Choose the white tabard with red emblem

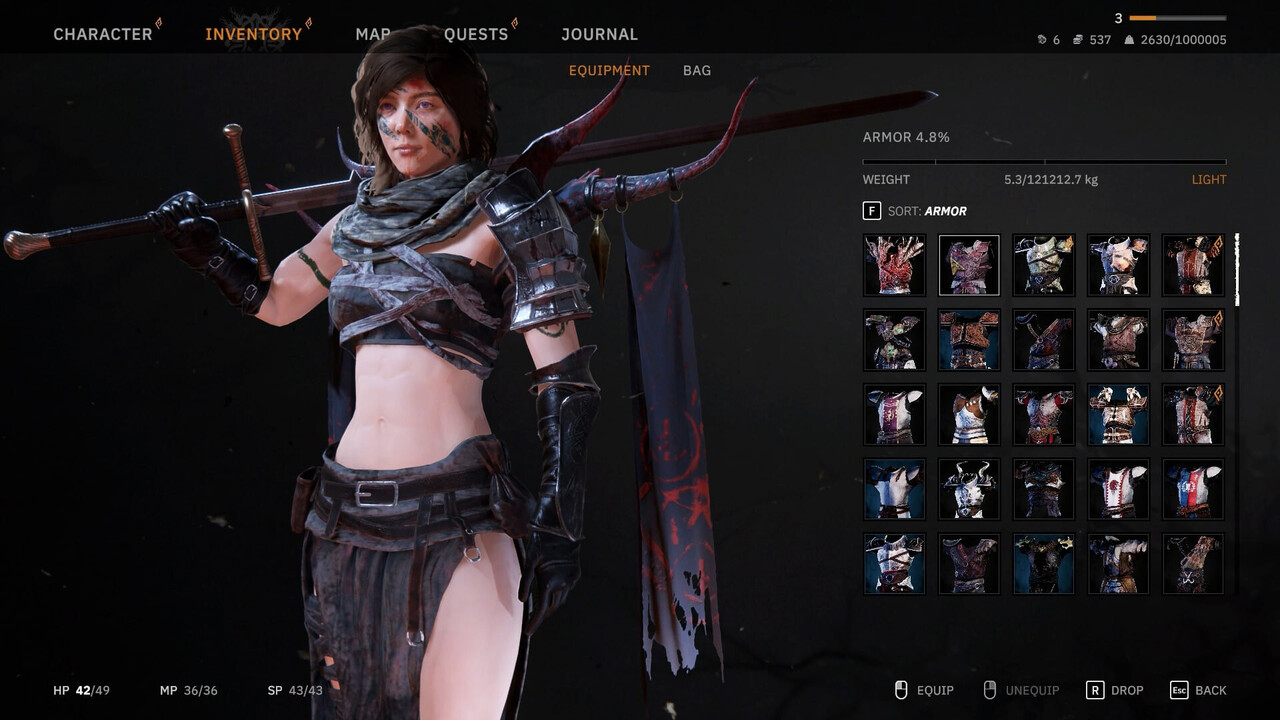click(1118, 489)
